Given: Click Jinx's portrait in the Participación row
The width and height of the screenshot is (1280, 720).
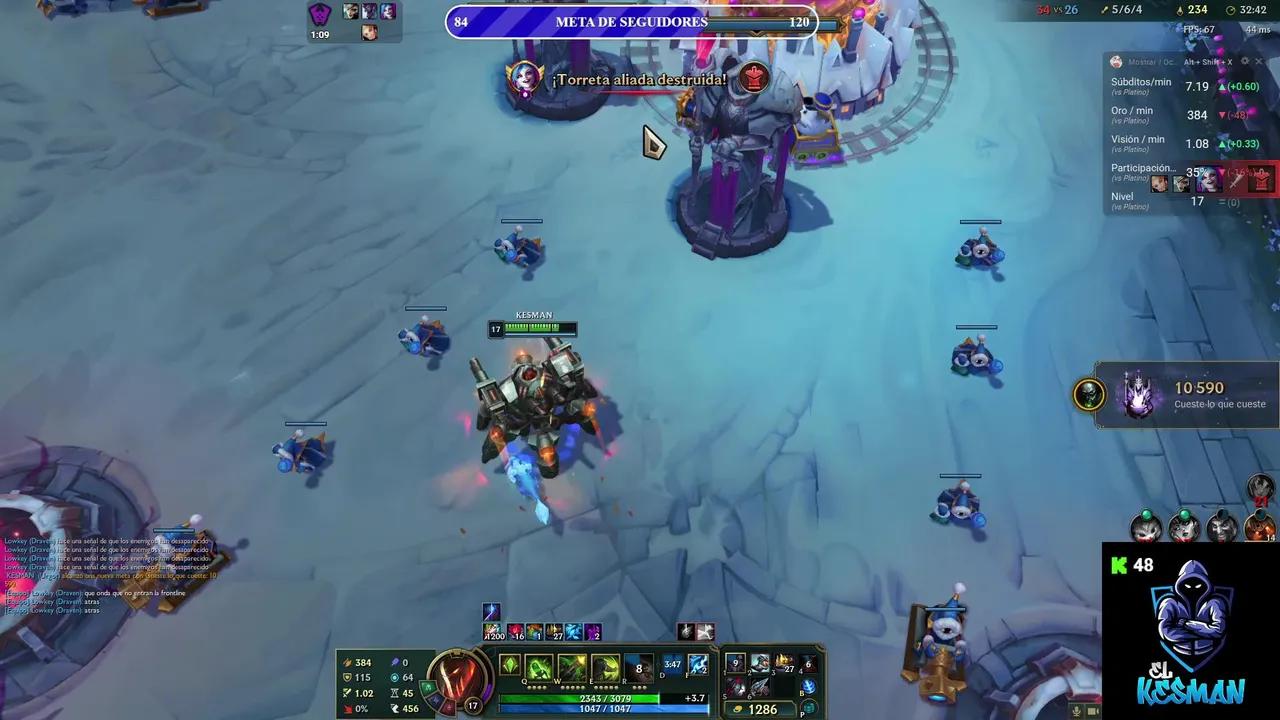Looking at the screenshot, I should [x=1207, y=182].
